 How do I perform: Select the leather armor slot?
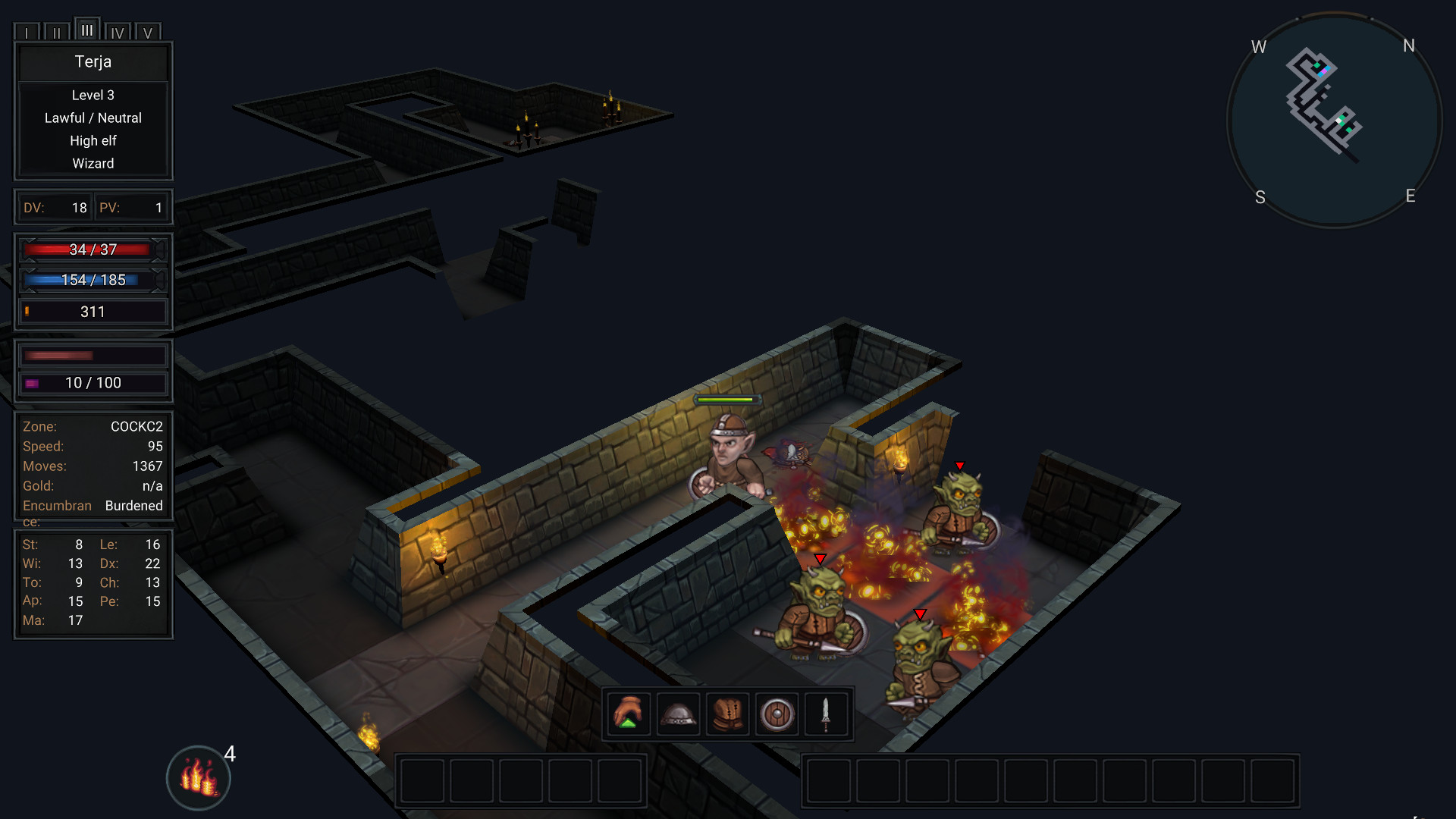(x=727, y=714)
